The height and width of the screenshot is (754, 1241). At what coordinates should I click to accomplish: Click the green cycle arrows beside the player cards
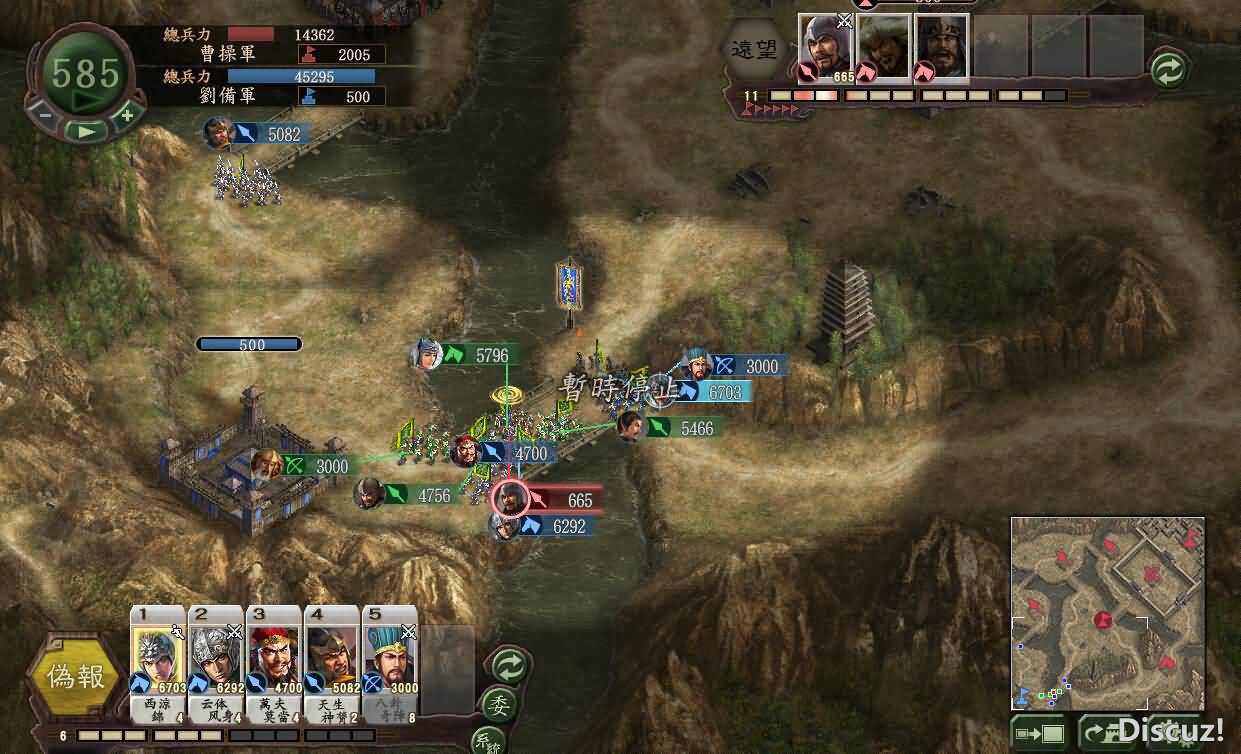pos(509,665)
